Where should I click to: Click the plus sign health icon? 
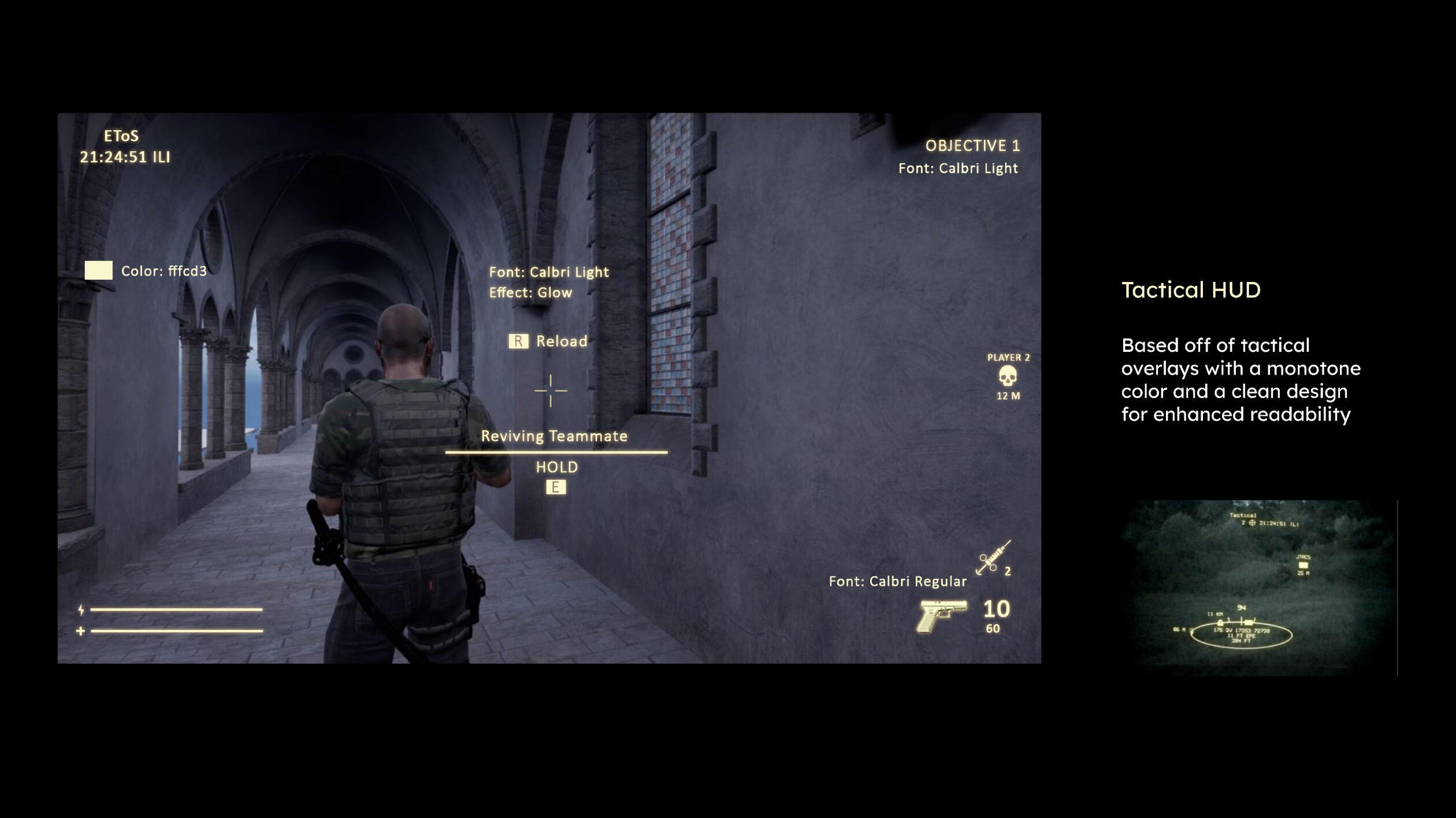pyautogui.click(x=81, y=631)
